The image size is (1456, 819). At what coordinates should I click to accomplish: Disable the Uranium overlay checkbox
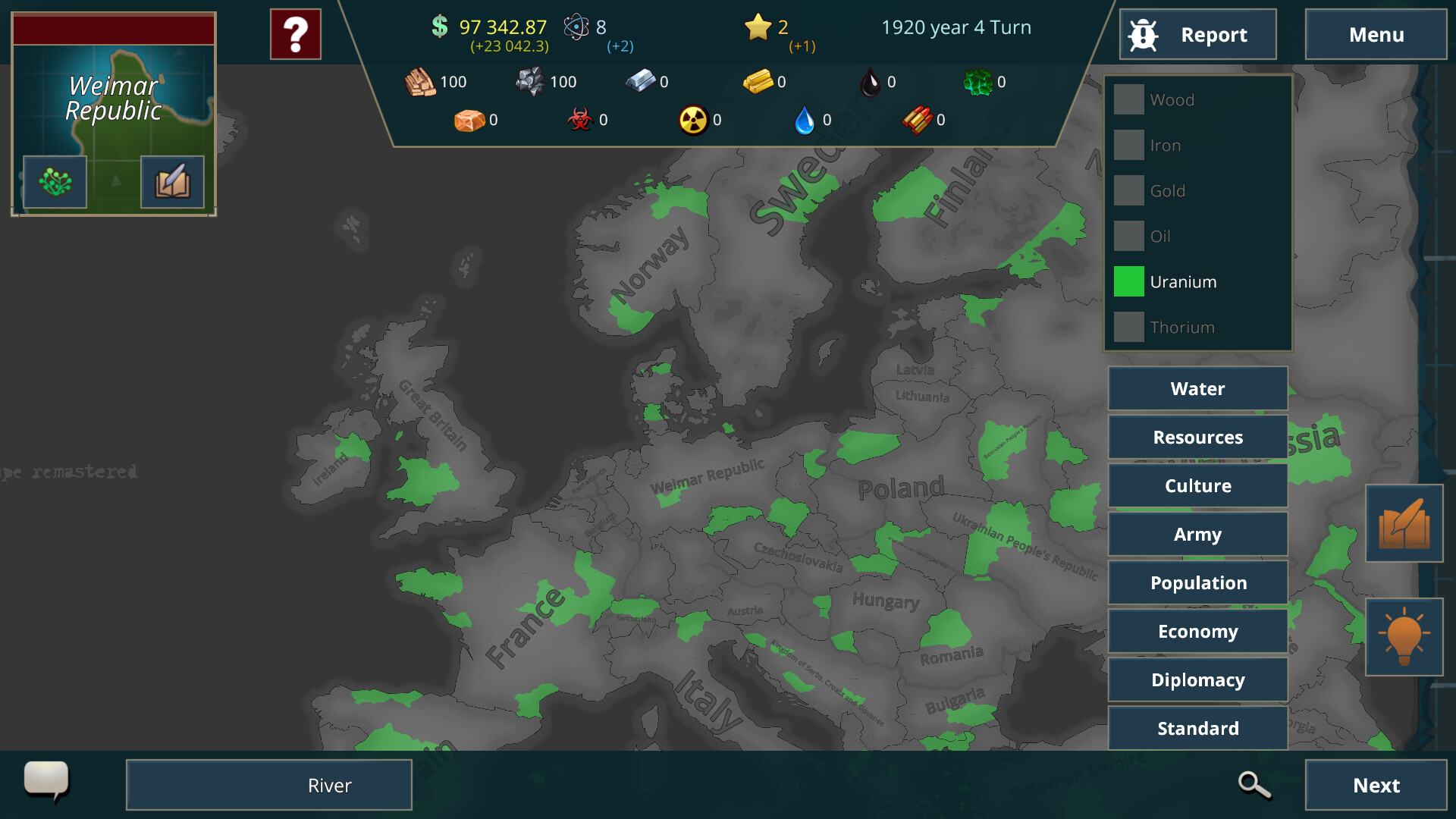[1128, 281]
